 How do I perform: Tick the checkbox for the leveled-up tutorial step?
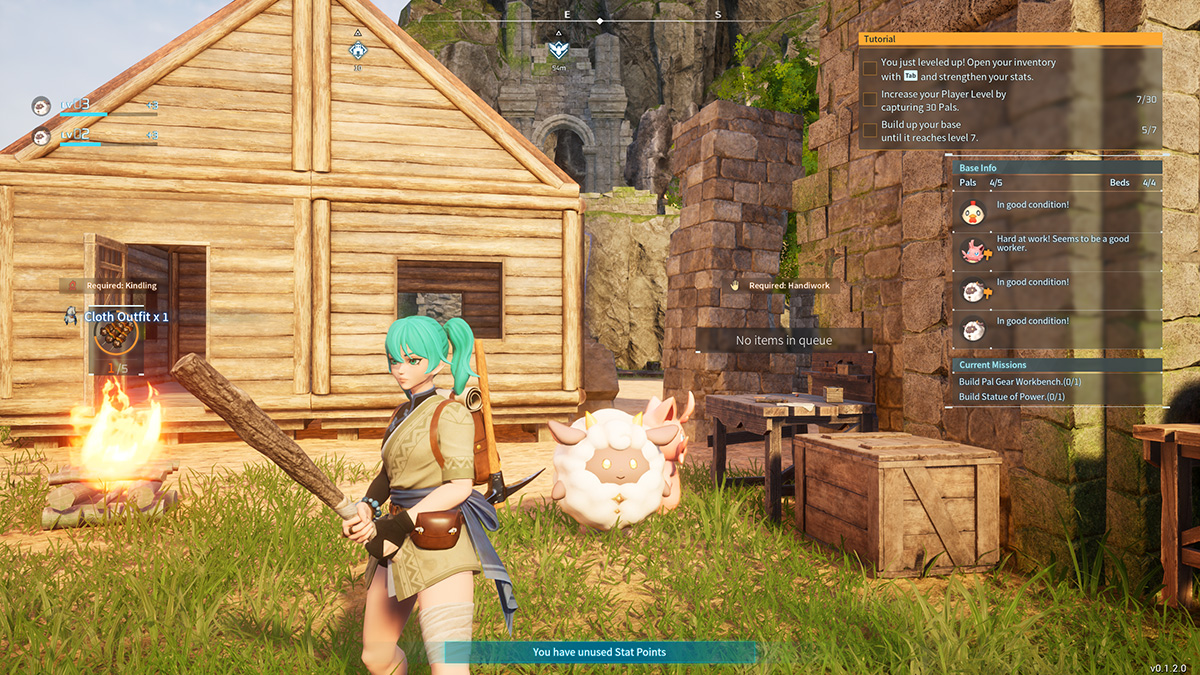(x=870, y=69)
